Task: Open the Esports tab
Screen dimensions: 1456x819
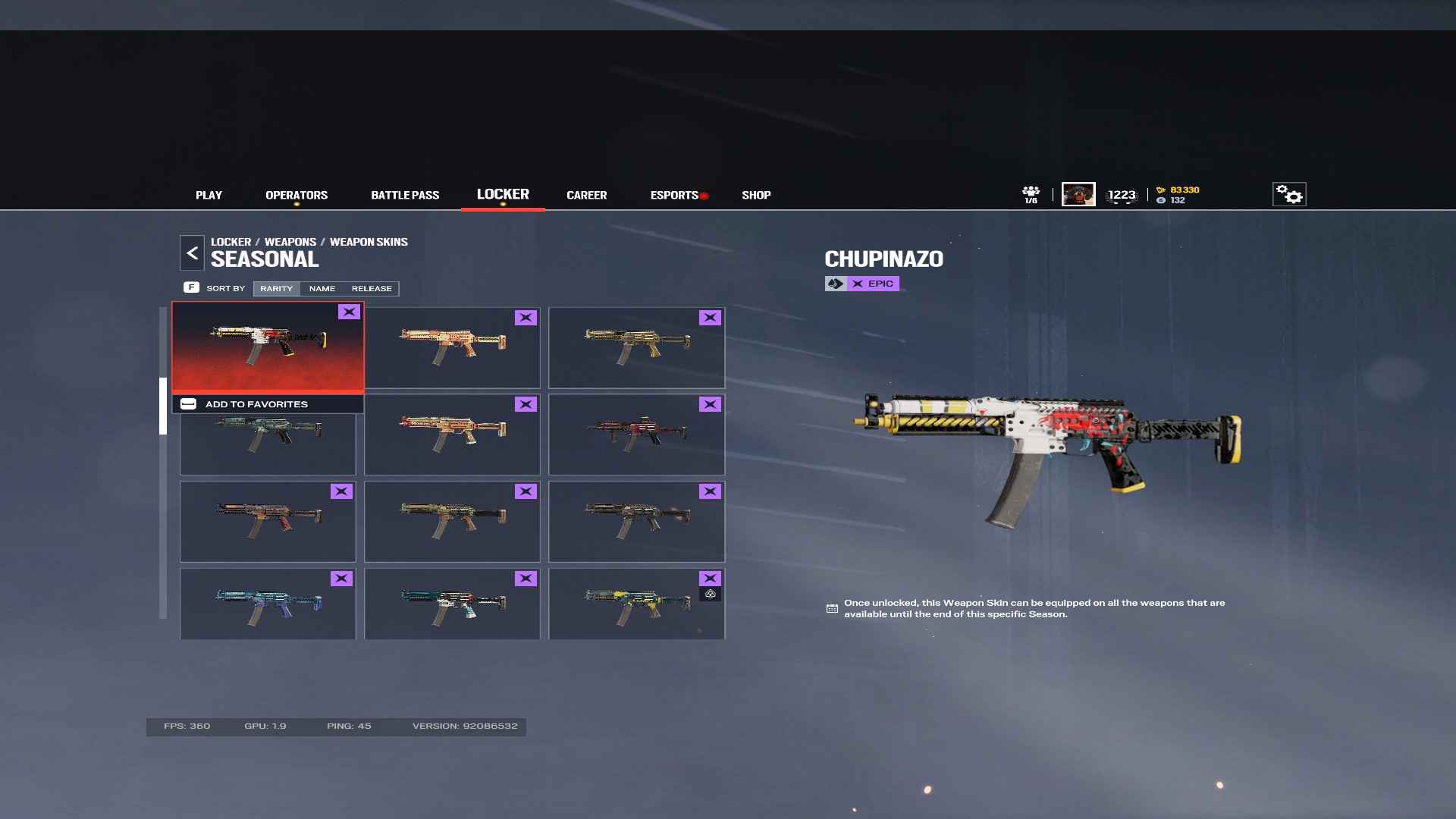Action: coord(674,195)
